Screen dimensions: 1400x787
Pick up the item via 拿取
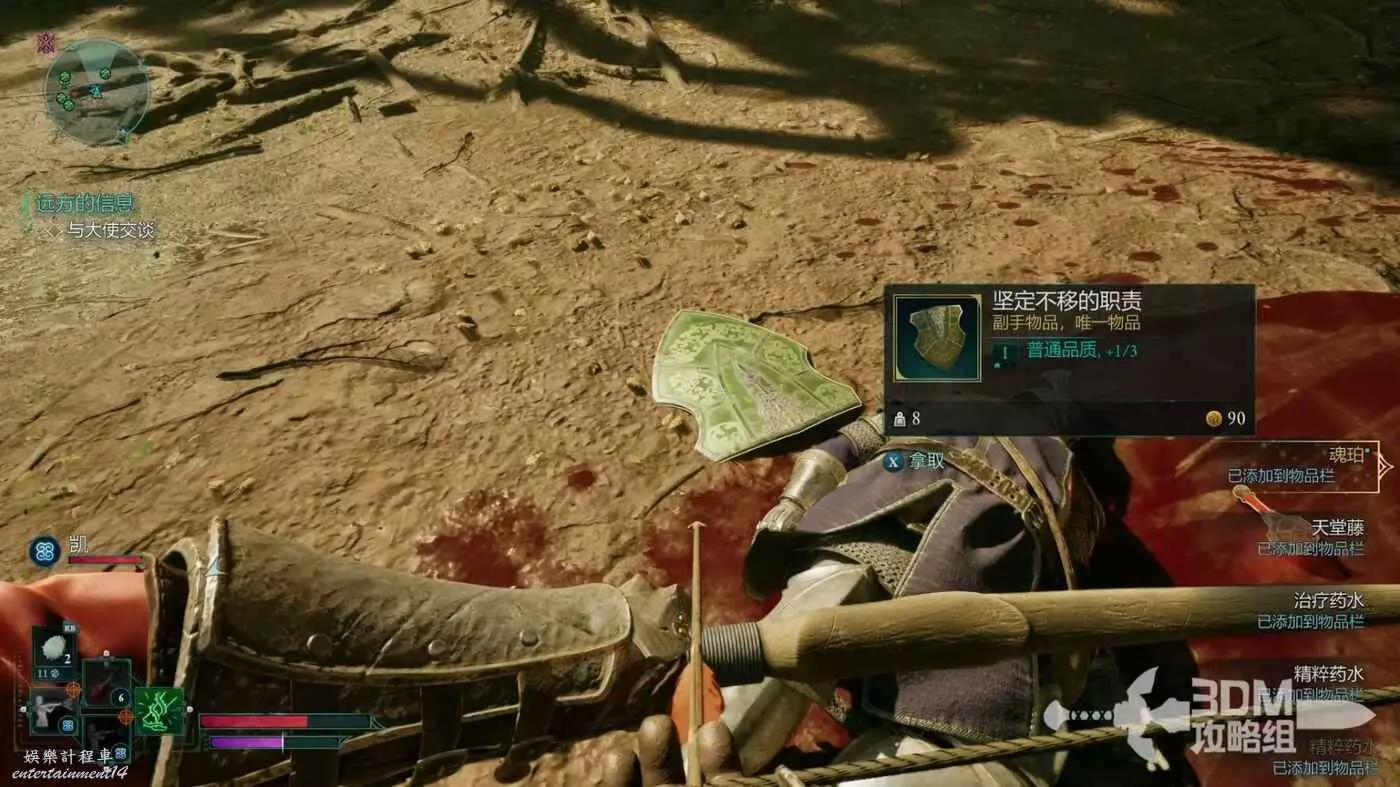(914, 461)
